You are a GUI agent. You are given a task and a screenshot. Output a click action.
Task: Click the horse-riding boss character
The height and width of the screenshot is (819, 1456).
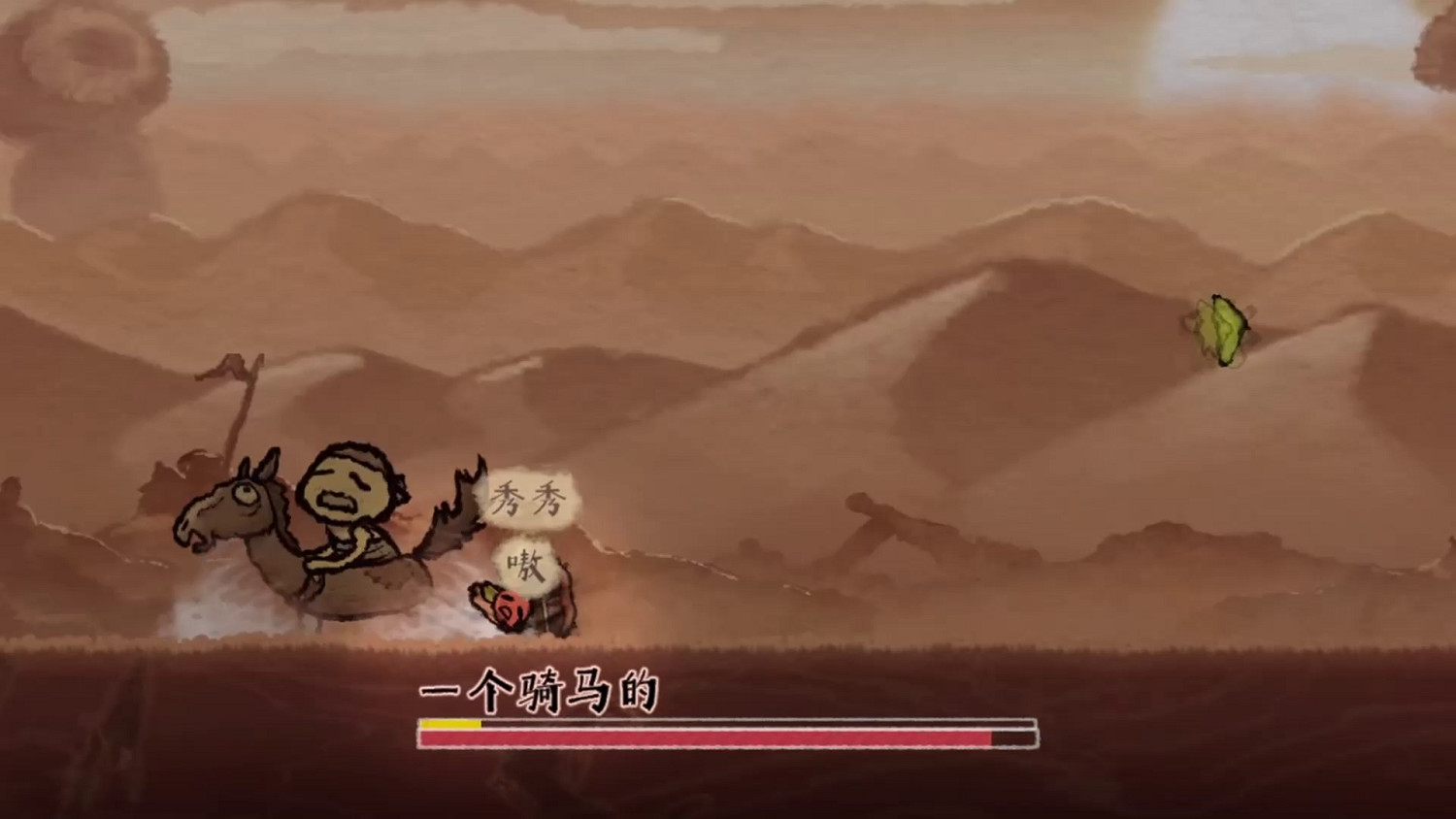(x=340, y=534)
